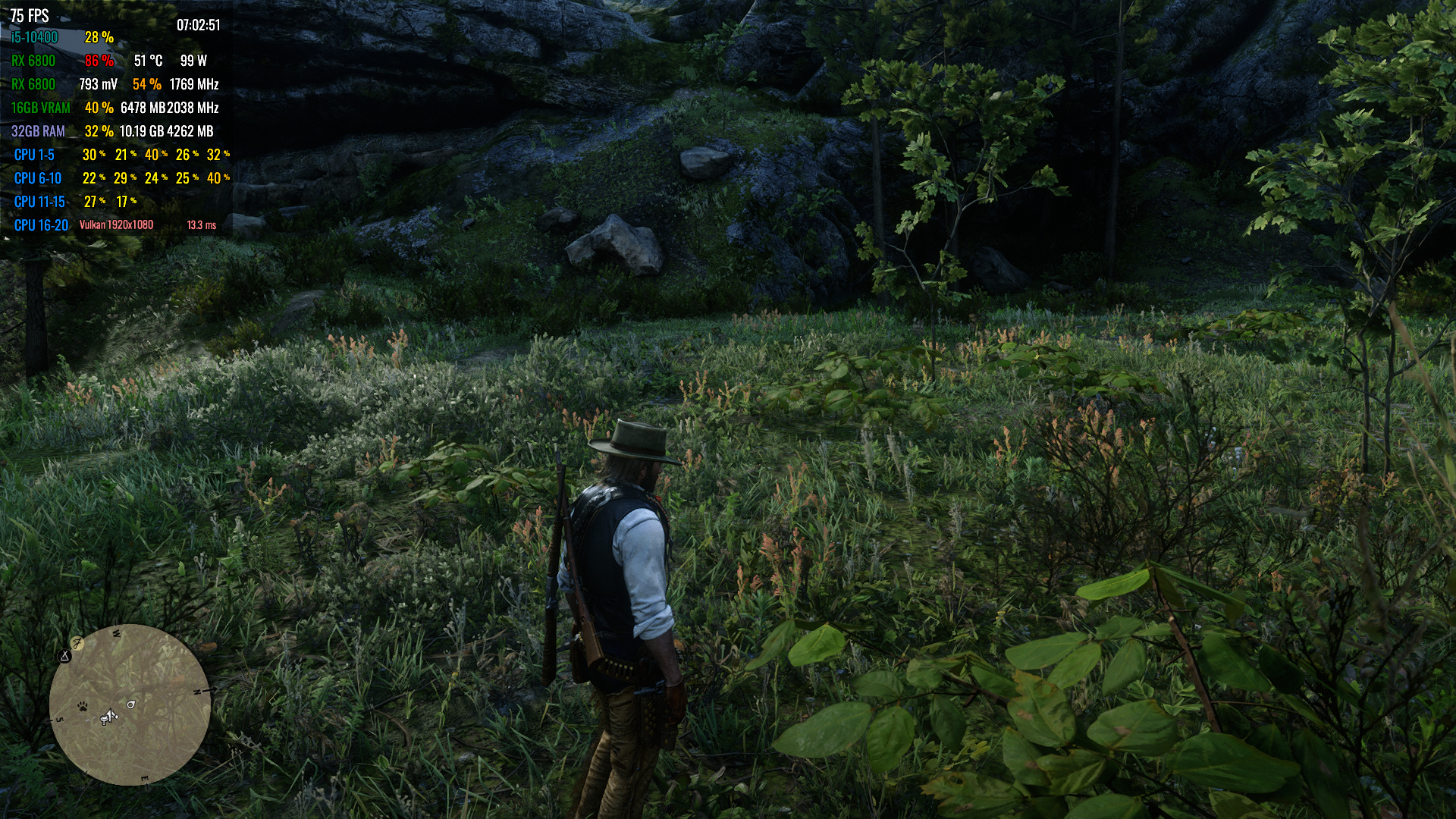Select the white teardrop marker on minimap
1456x819 pixels.
(130, 704)
